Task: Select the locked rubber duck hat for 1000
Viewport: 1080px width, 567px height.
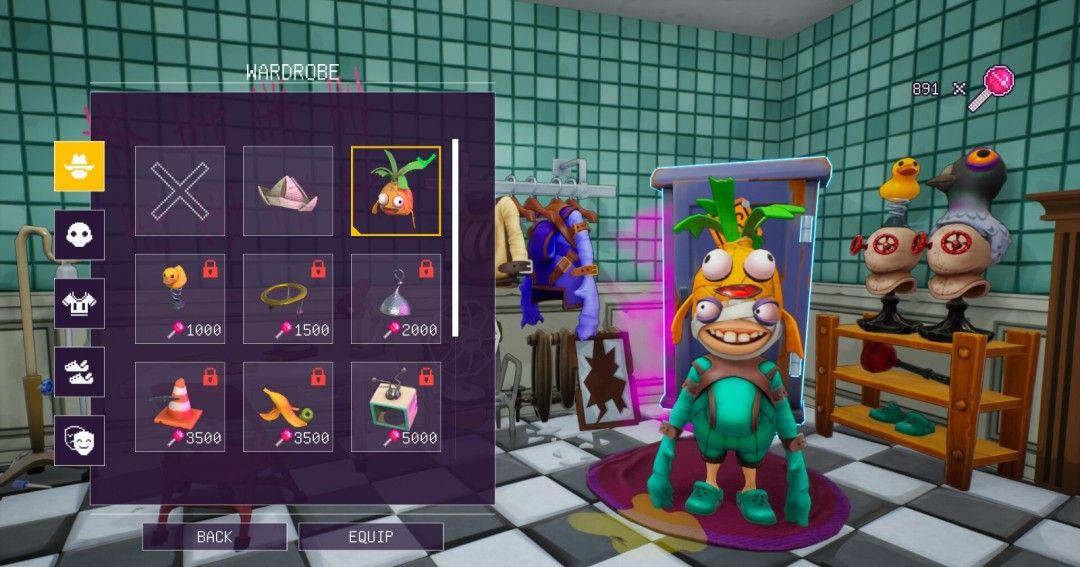Action: 180,299
